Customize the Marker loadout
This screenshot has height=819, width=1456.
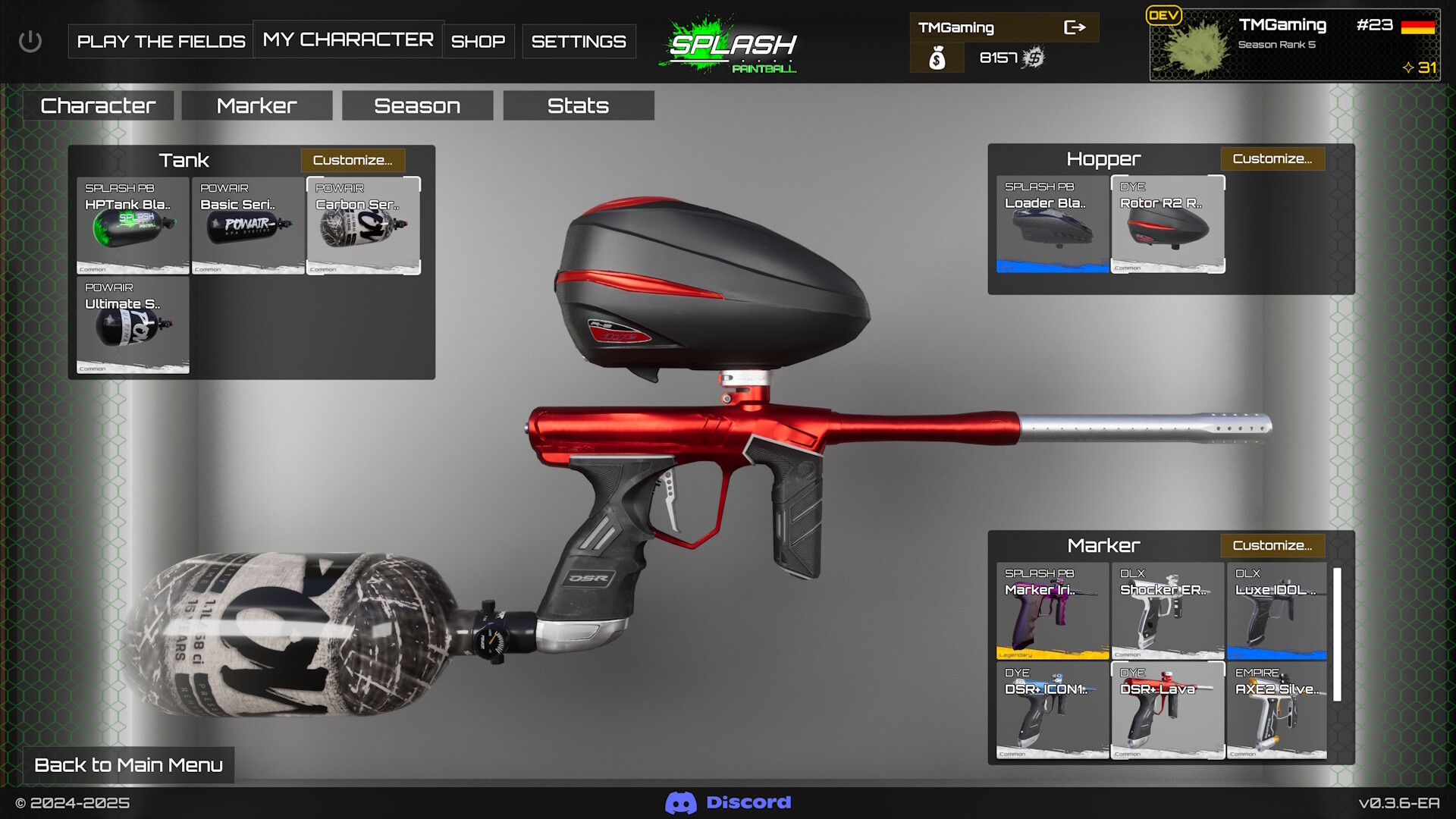(1272, 545)
